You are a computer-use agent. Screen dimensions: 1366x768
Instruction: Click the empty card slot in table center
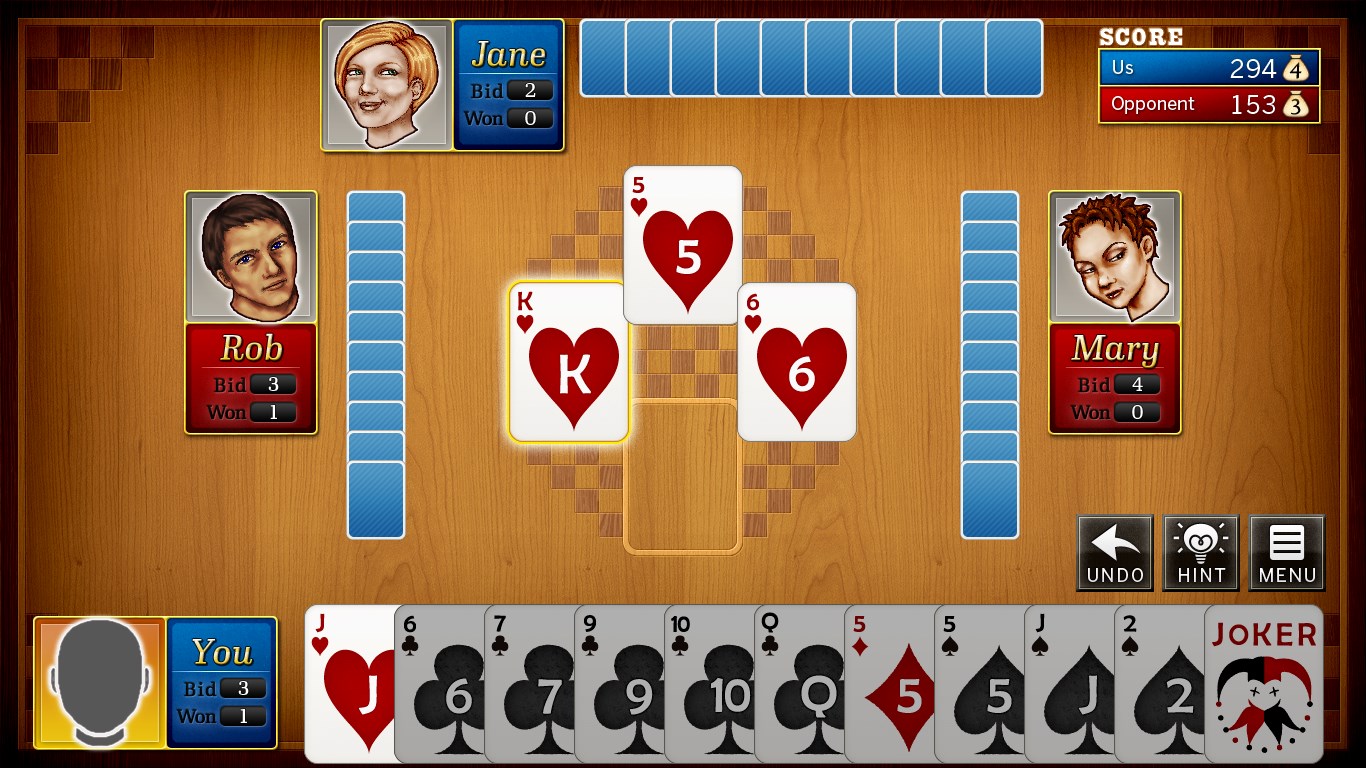pyautogui.click(x=683, y=478)
